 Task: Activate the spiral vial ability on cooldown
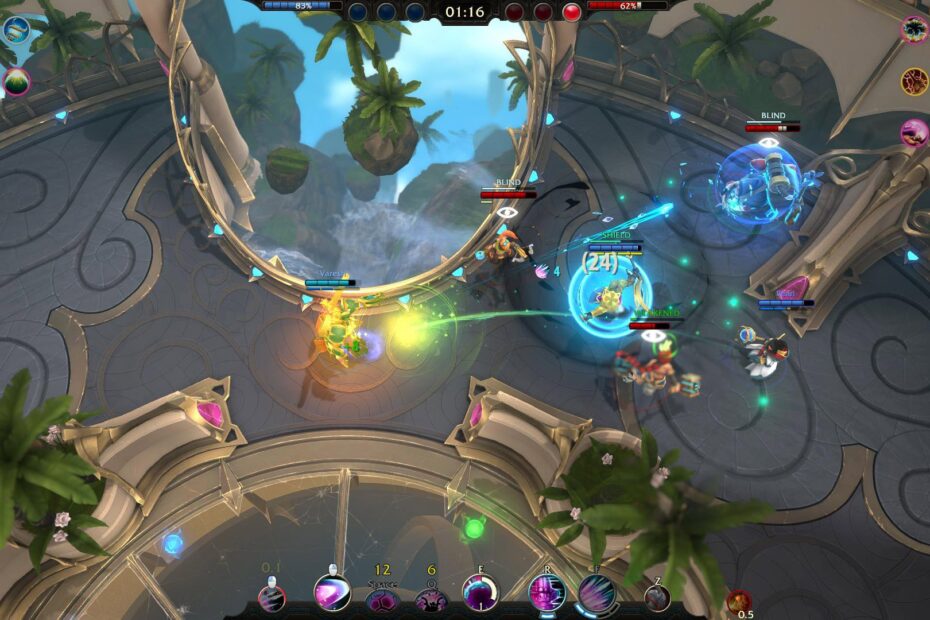pyautogui.click(x=271, y=597)
